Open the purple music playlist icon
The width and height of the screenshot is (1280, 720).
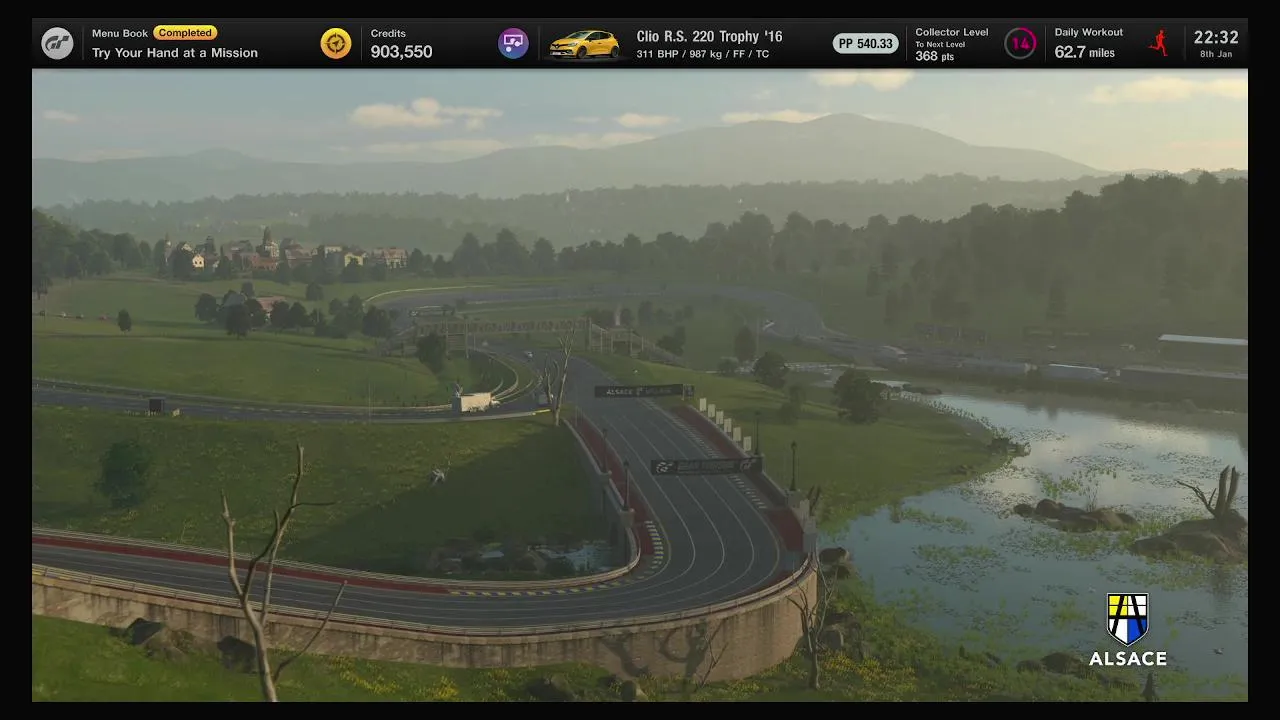(x=513, y=43)
